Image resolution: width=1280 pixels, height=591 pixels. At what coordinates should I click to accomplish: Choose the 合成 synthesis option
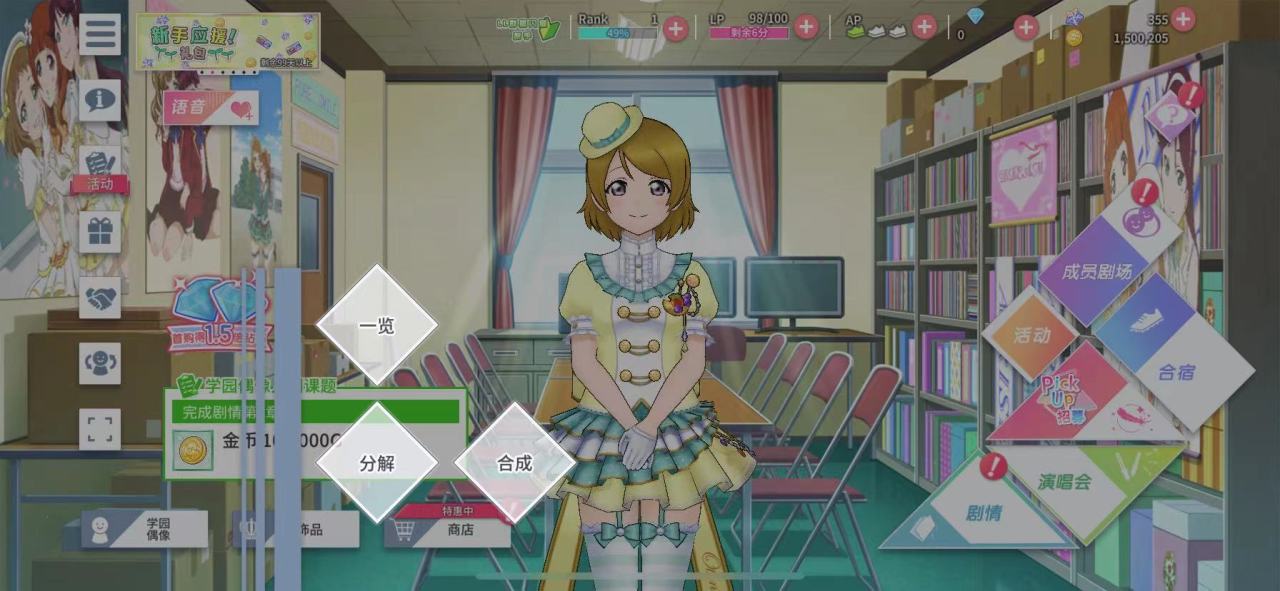coord(515,463)
